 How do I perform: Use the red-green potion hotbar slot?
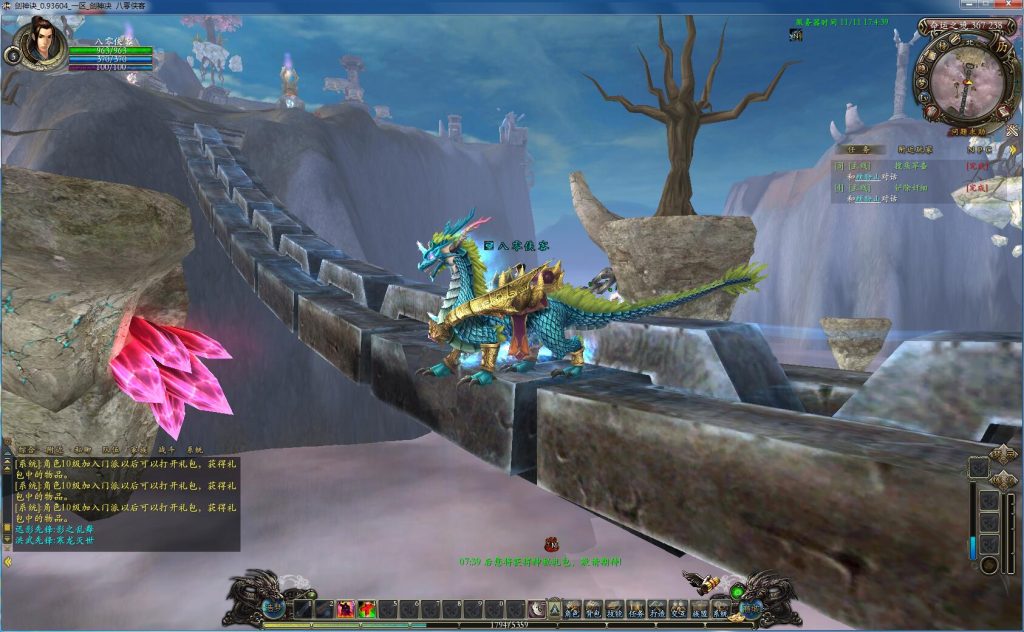pos(367,609)
